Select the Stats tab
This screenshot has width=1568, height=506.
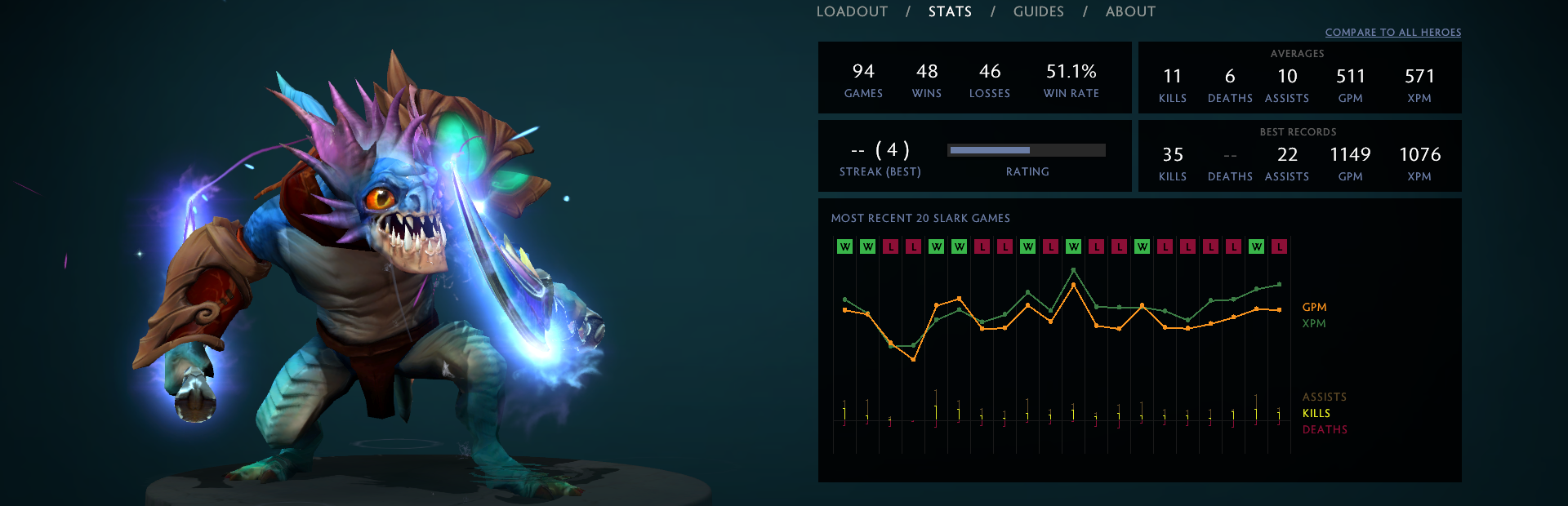pos(950,11)
